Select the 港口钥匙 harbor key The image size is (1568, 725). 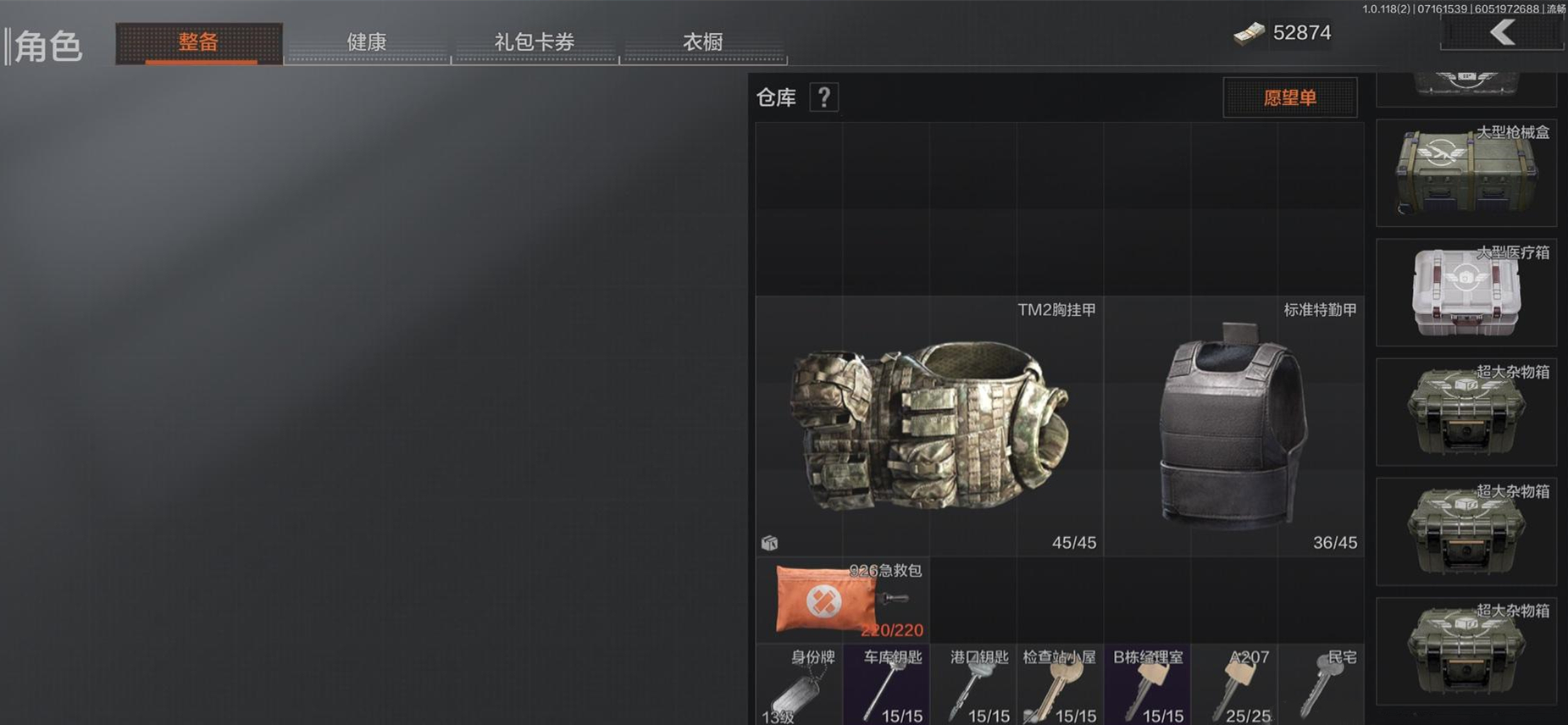[974, 684]
